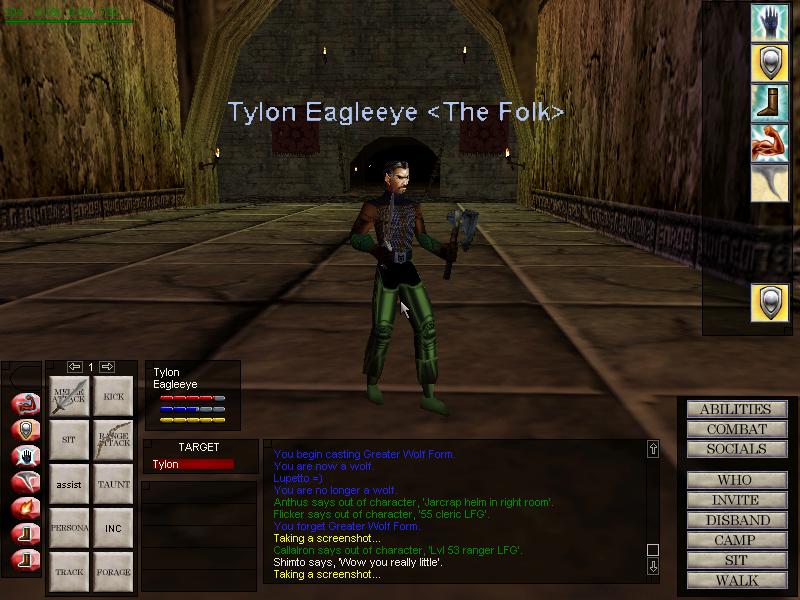Image resolution: width=800 pixels, height=600 pixels.
Task: Toggle the WALK movement button
Action: pyautogui.click(x=735, y=580)
